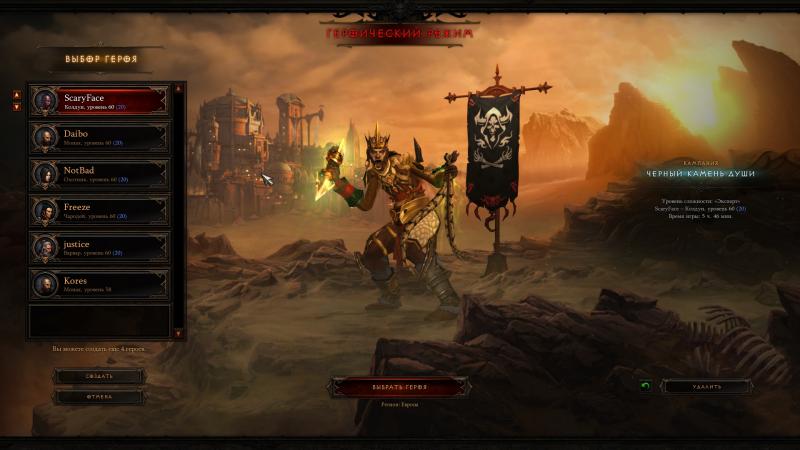Click the green undo arrow icon
This screenshot has height=450, width=800.
pos(645,386)
